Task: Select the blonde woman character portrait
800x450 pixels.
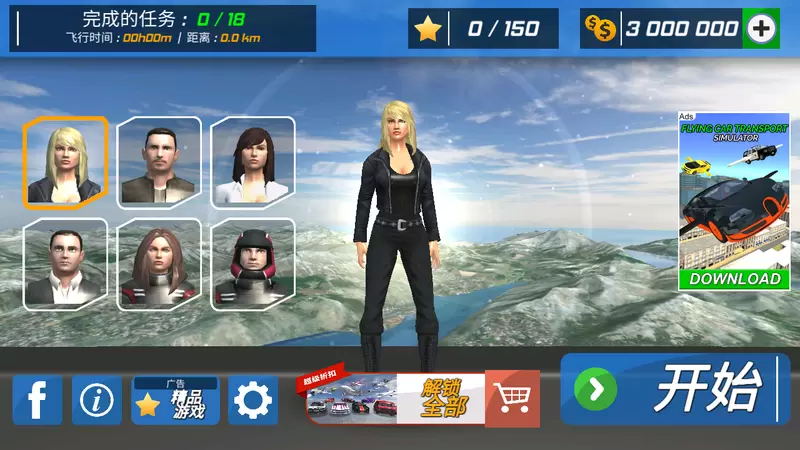Action: click(66, 161)
